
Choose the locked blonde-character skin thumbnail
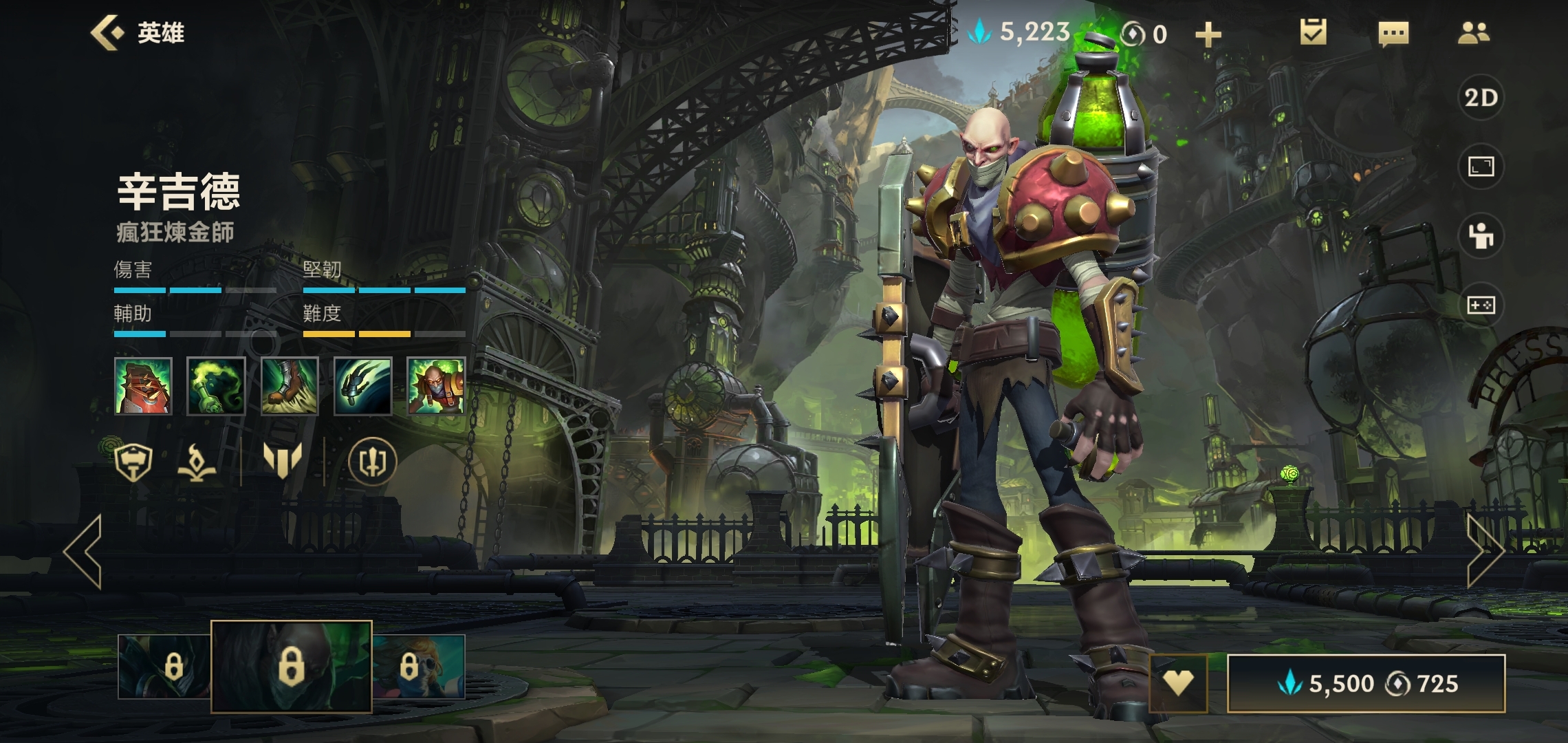click(x=419, y=667)
